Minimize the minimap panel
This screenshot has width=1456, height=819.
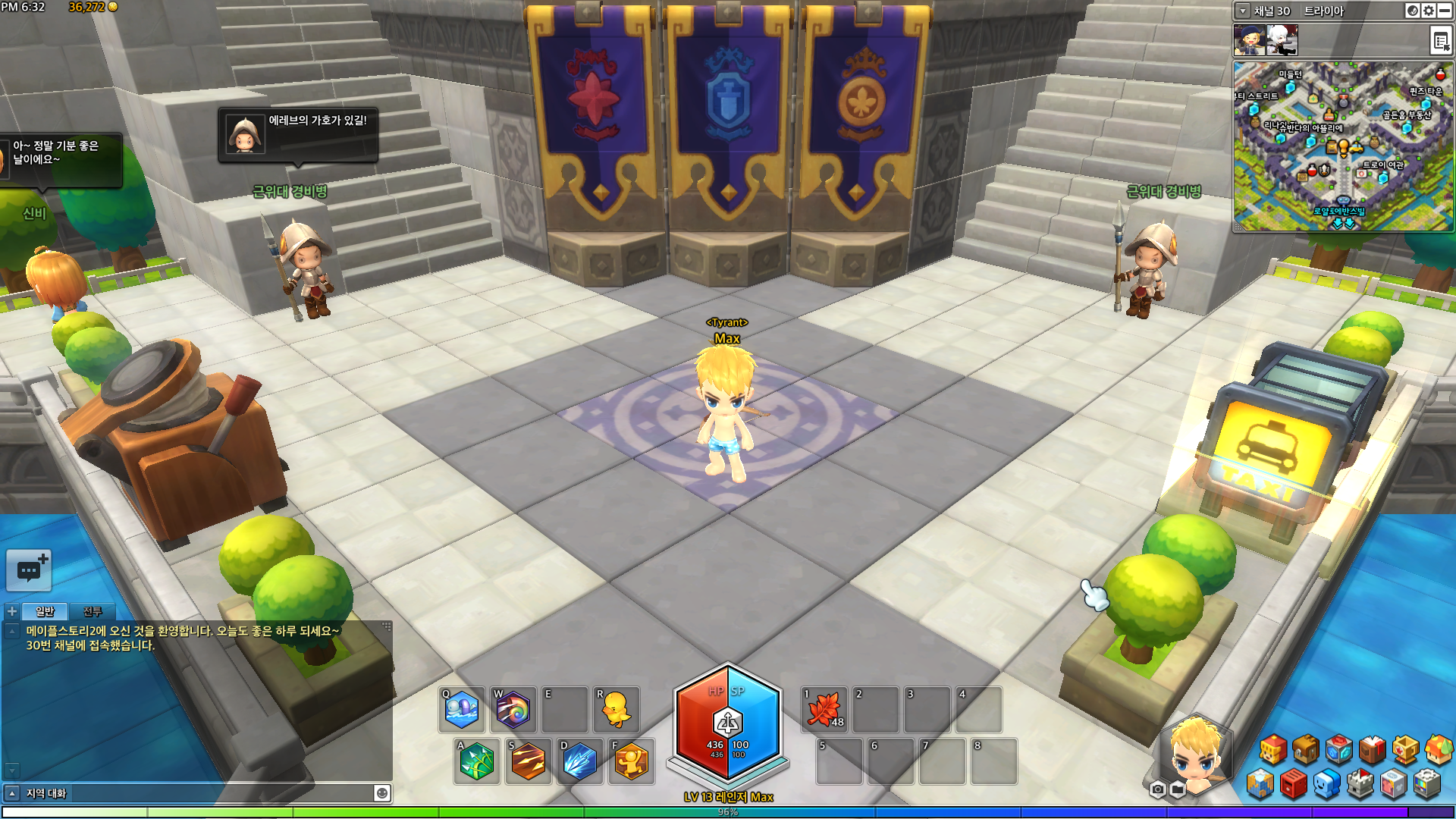point(1445,11)
